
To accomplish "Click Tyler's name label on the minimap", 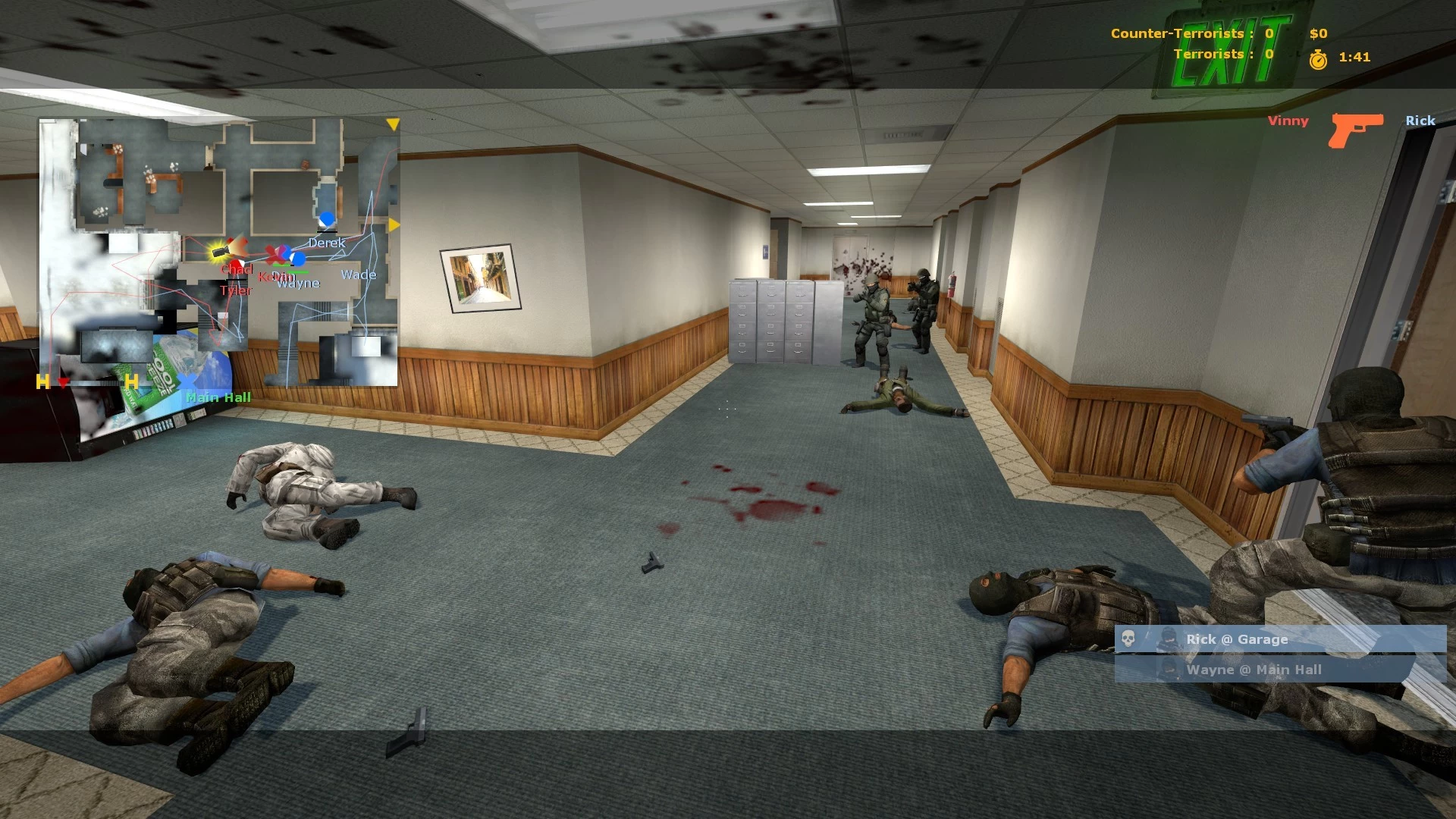I will point(235,290).
